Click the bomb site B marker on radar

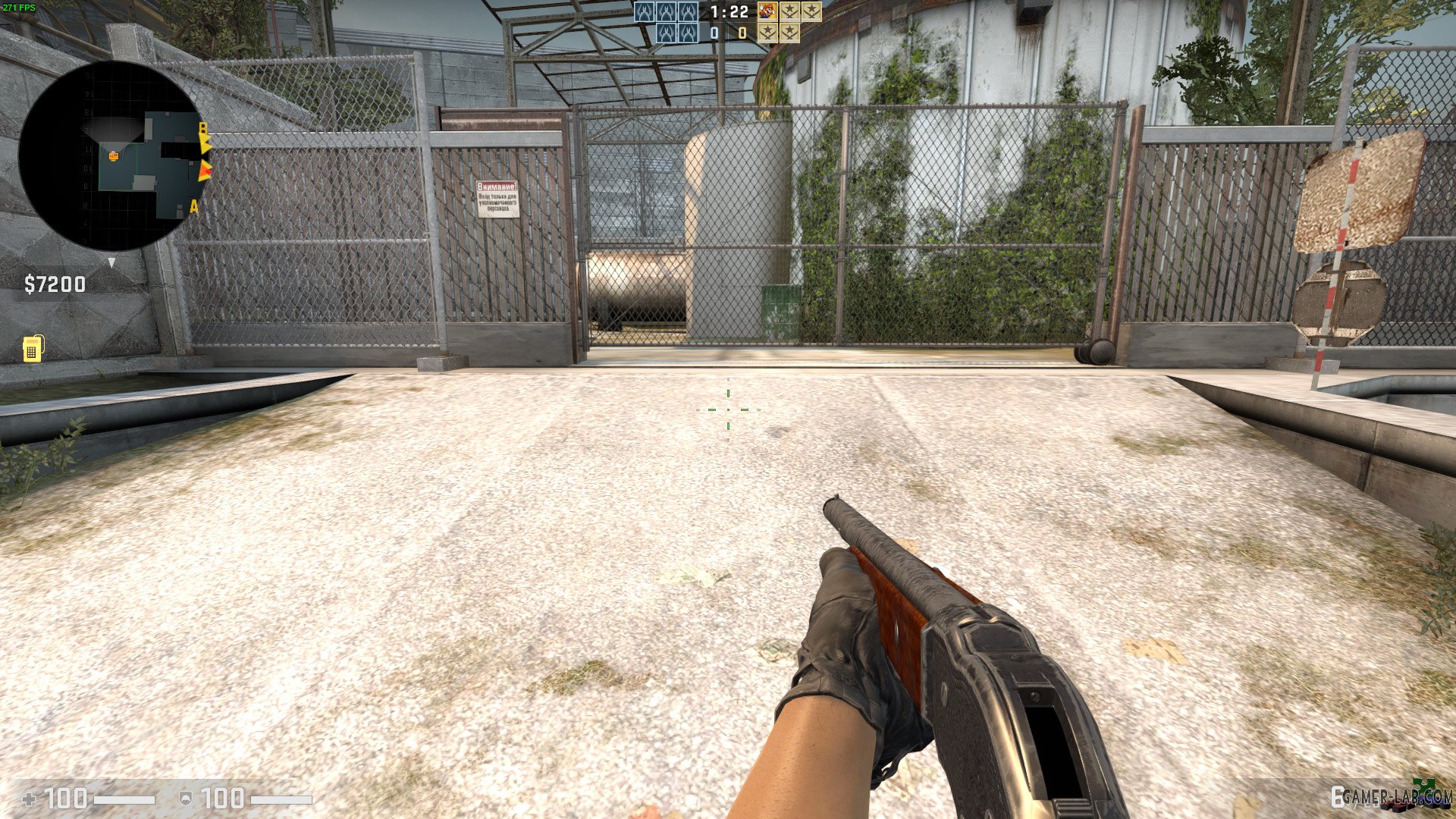(x=202, y=128)
